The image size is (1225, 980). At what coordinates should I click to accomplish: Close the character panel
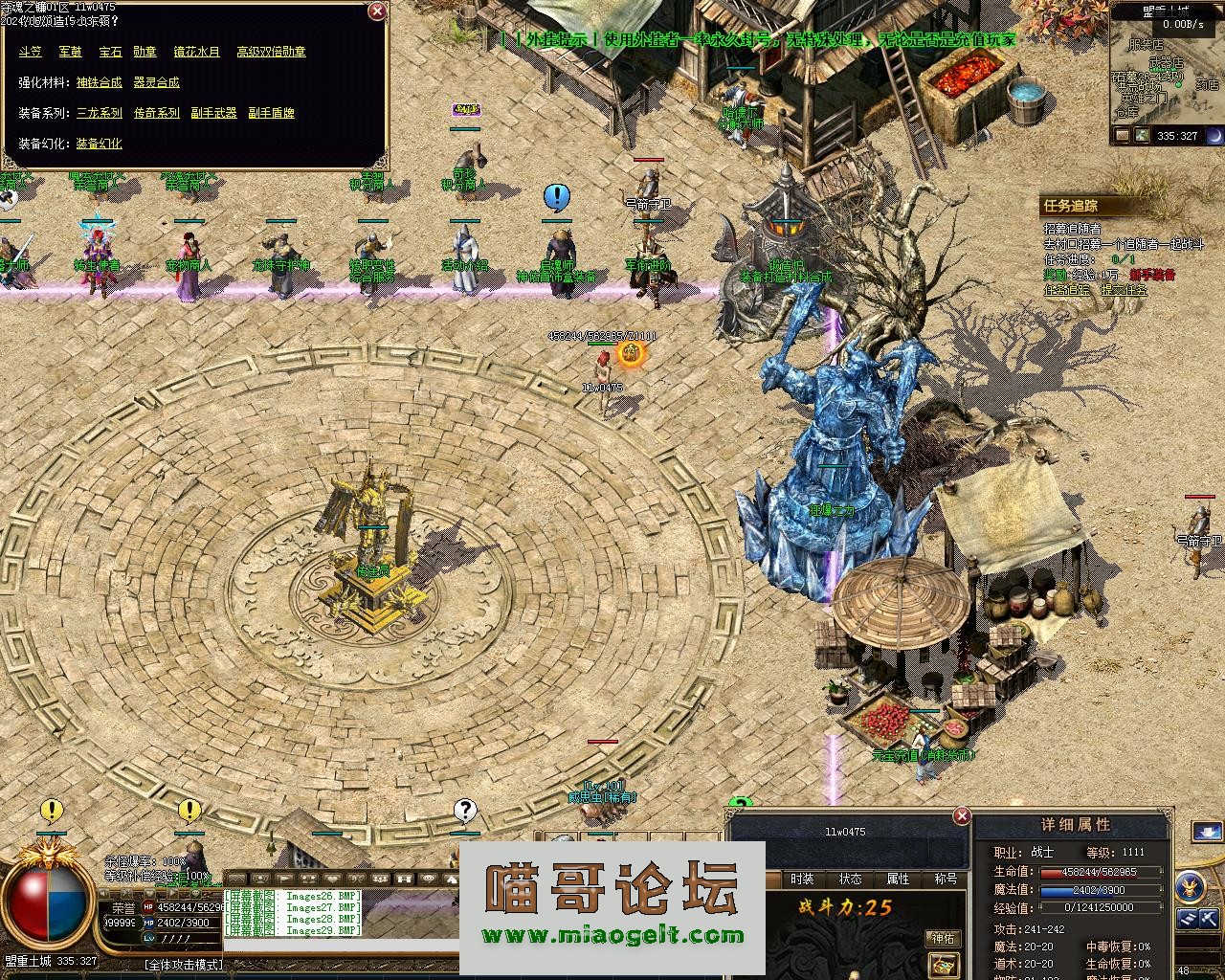pyautogui.click(x=962, y=815)
